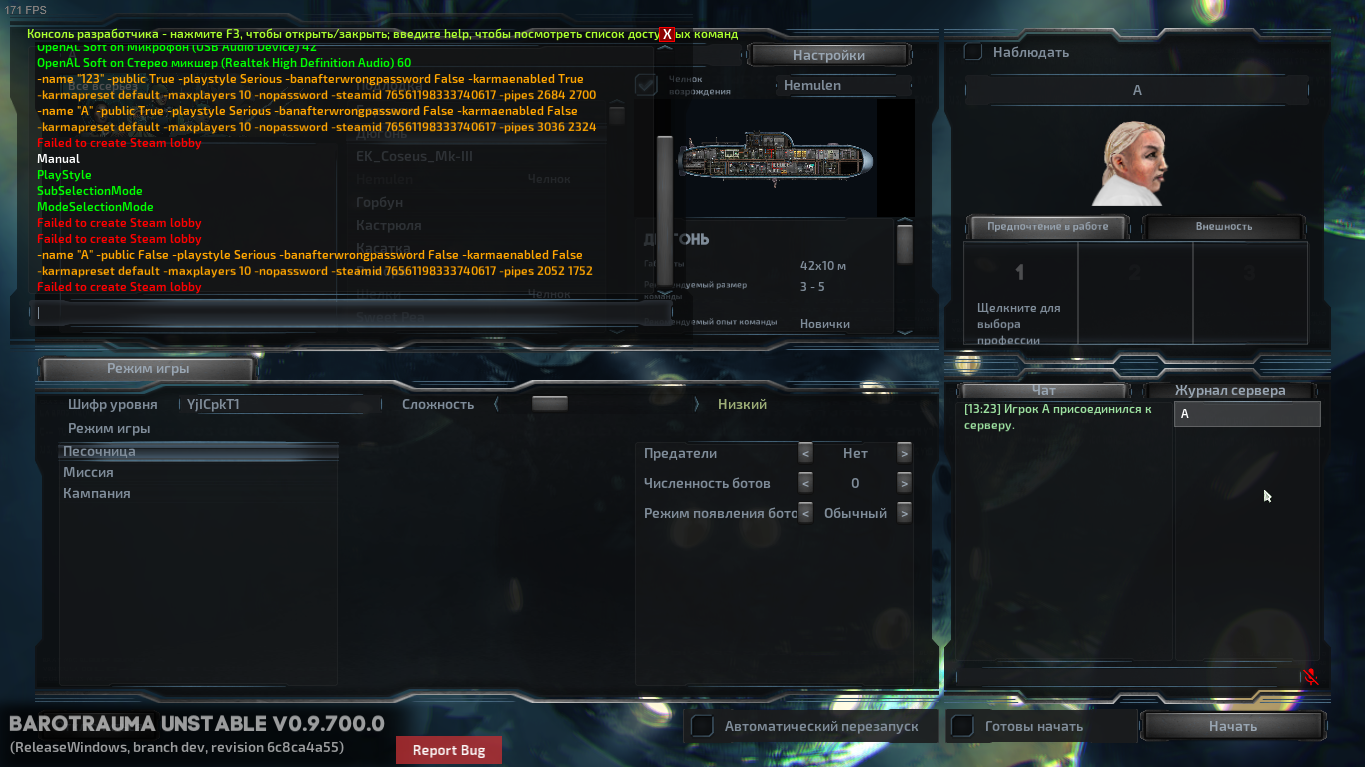The image size is (1365, 767).
Task: Decrease the Численность ботов bot count
Action: (x=805, y=483)
